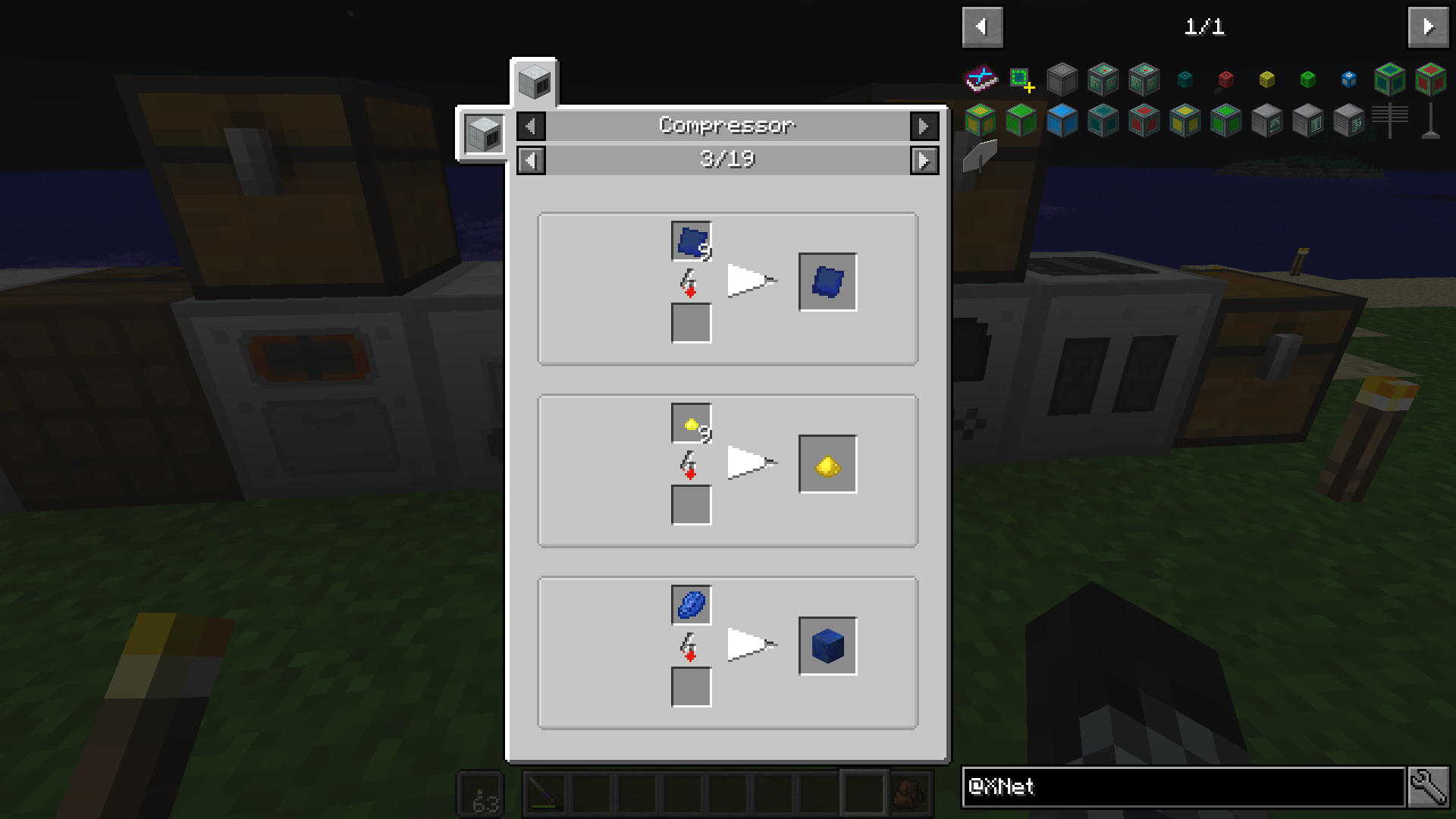The height and width of the screenshot is (819, 1456).
Task: Click the @XNet search input field
Action: tap(1183, 788)
